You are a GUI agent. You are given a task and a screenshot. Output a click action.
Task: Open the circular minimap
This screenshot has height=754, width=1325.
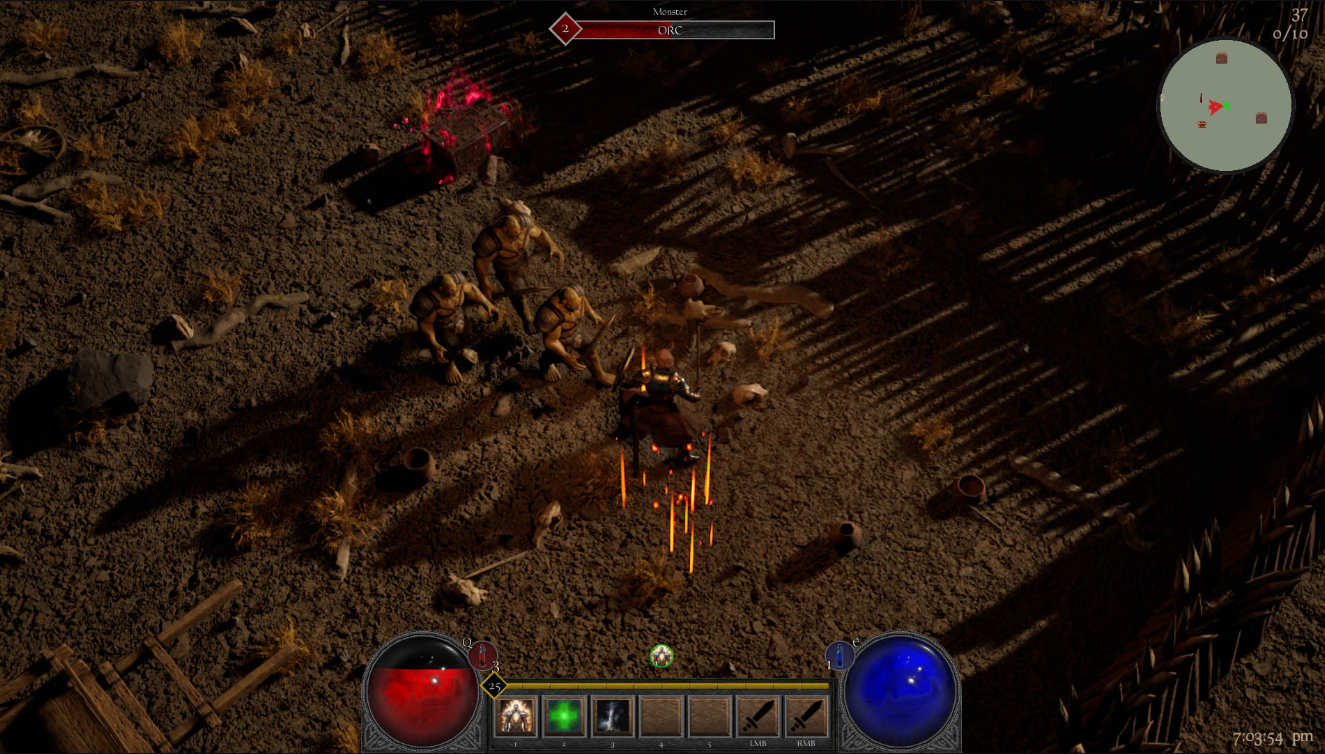click(x=1225, y=105)
